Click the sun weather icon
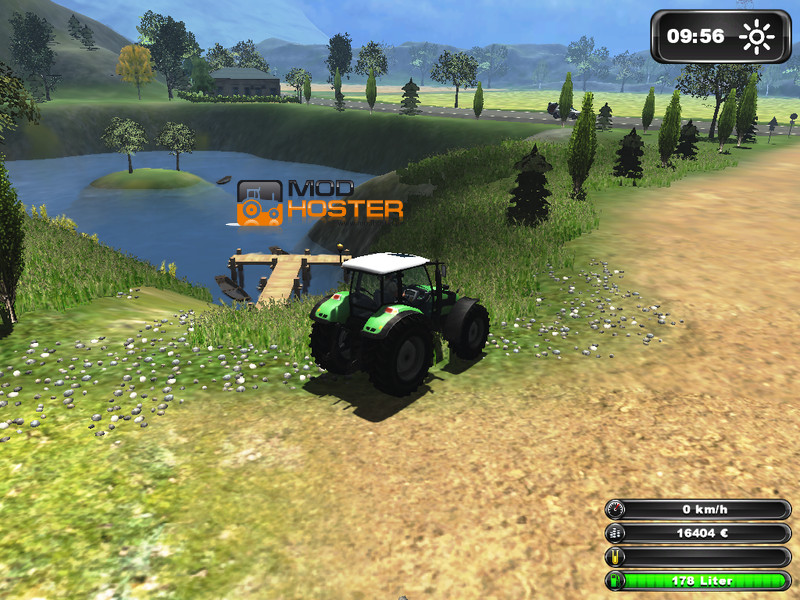Screen dimensions: 800x600 click(x=757, y=38)
